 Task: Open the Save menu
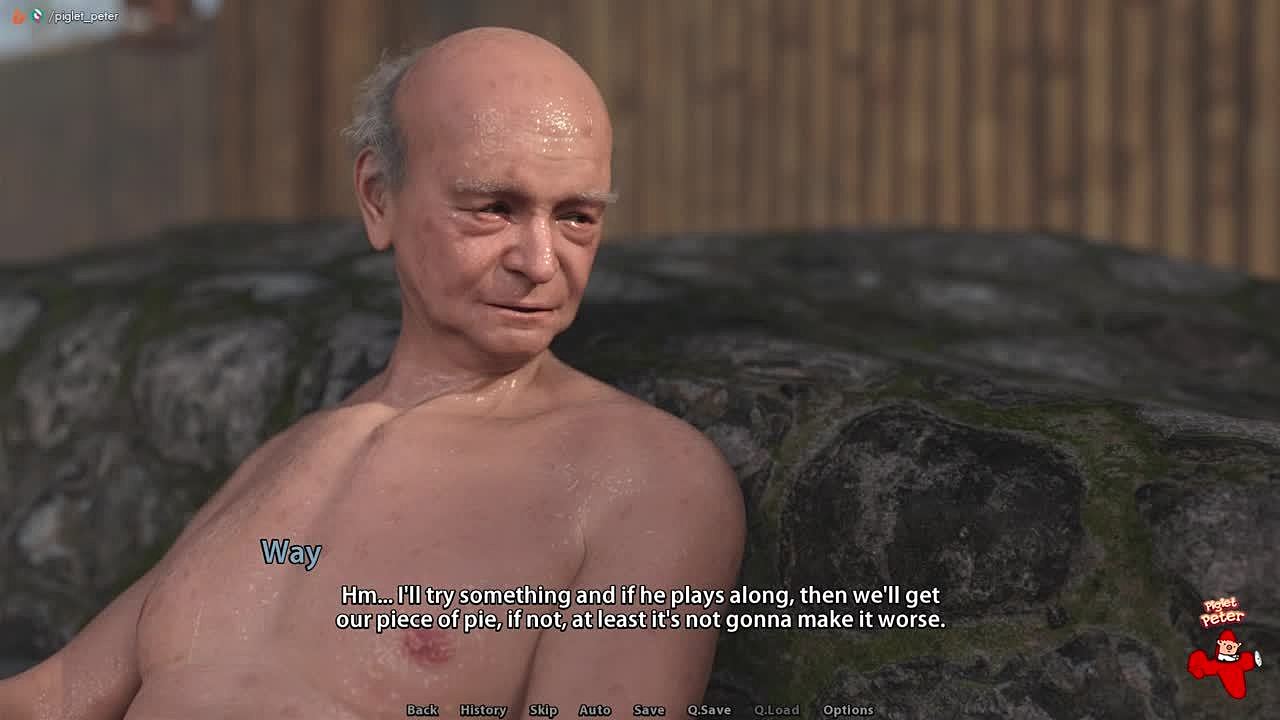[x=649, y=710]
